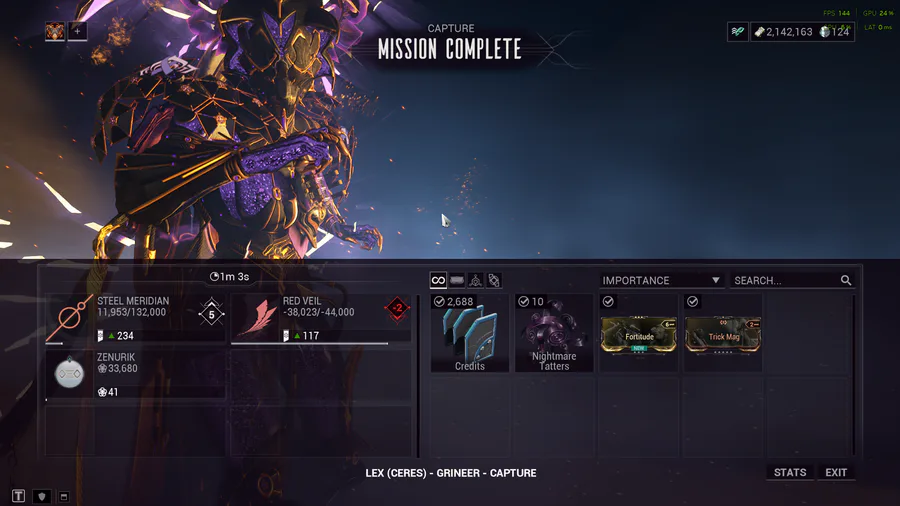The image size is (900, 506).
Task: Select the Fortitude mod card
Action: point(639,334)
